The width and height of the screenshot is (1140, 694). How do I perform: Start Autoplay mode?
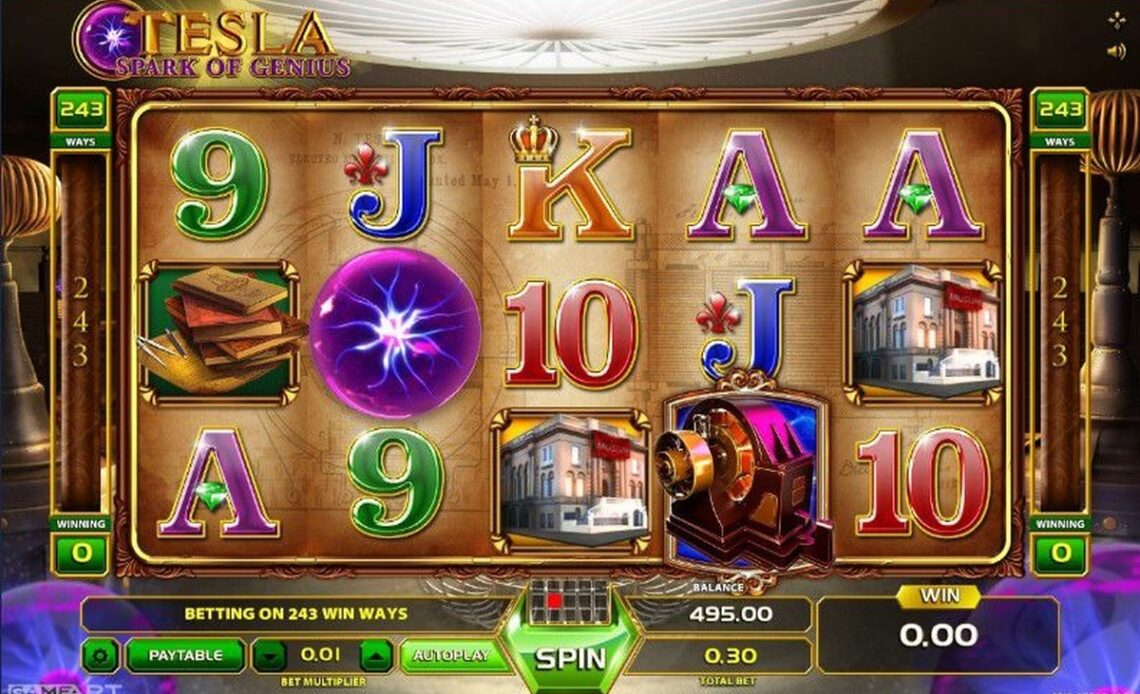pos(452,656)
